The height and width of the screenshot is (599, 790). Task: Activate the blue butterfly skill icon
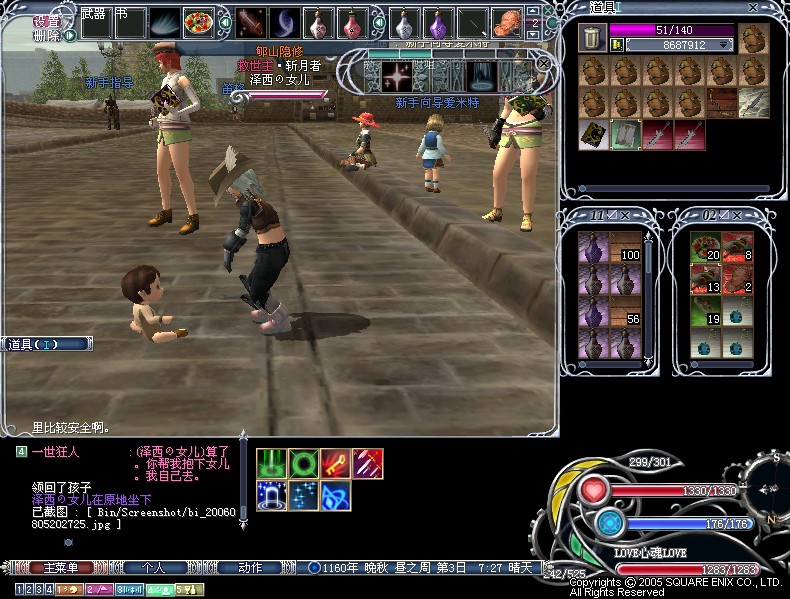[x=335, y=494]
